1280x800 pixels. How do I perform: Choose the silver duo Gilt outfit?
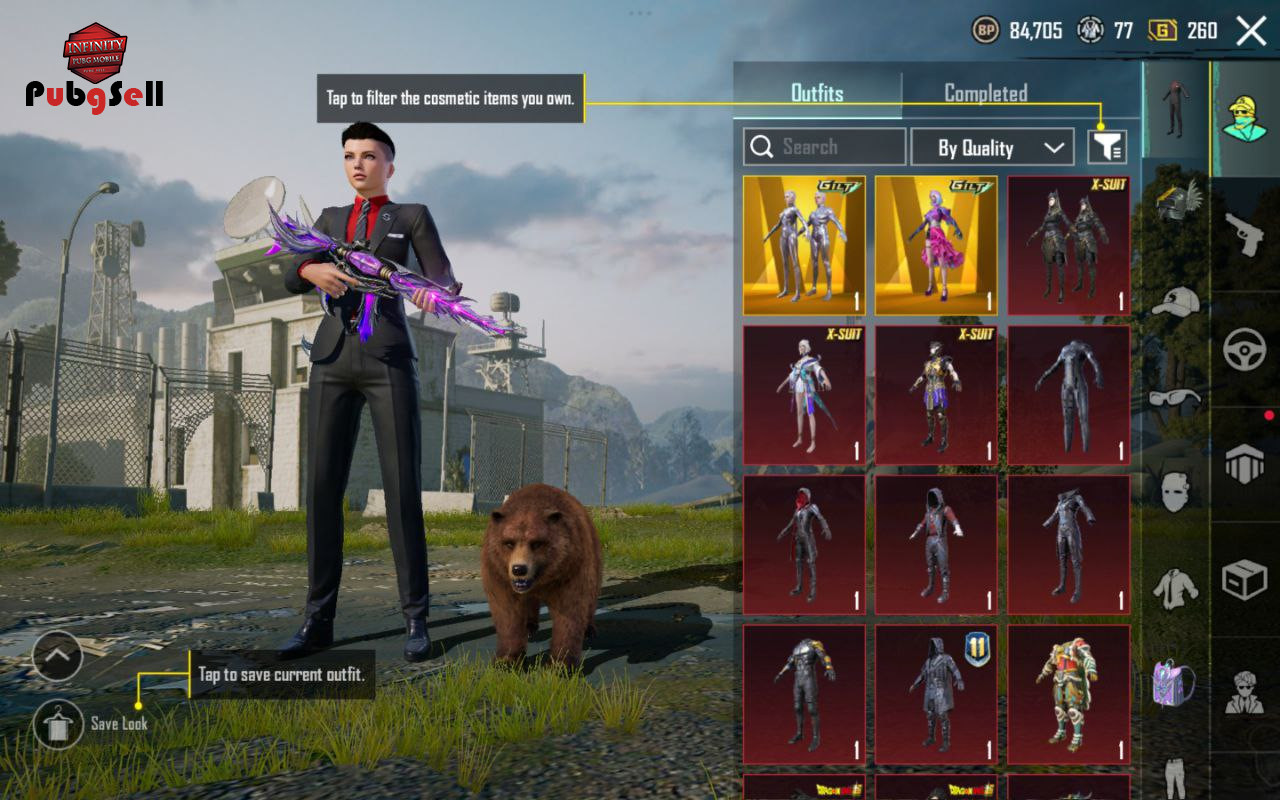[x=804, y=246]
